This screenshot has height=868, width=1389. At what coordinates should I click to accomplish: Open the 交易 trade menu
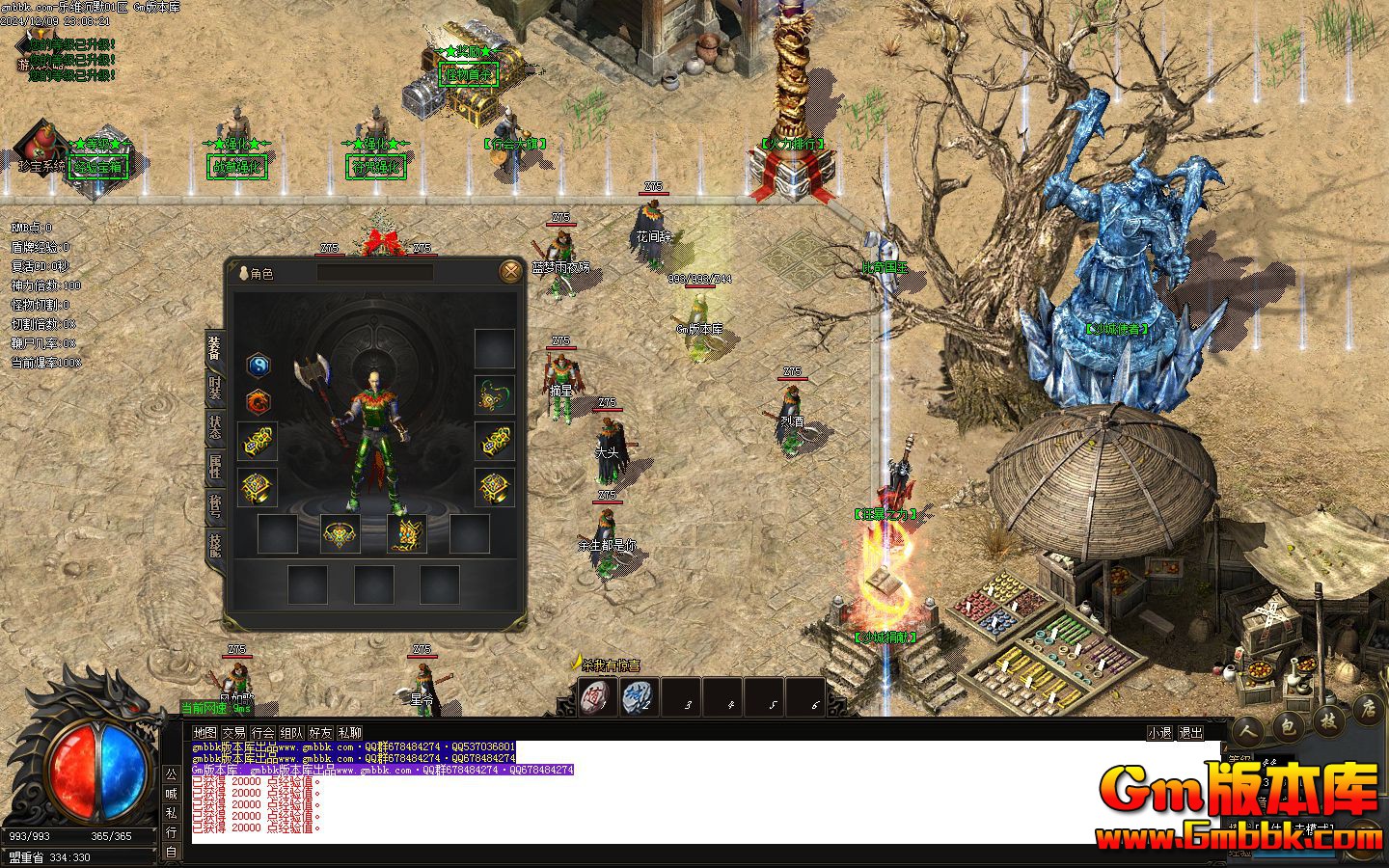pos(233,733)
